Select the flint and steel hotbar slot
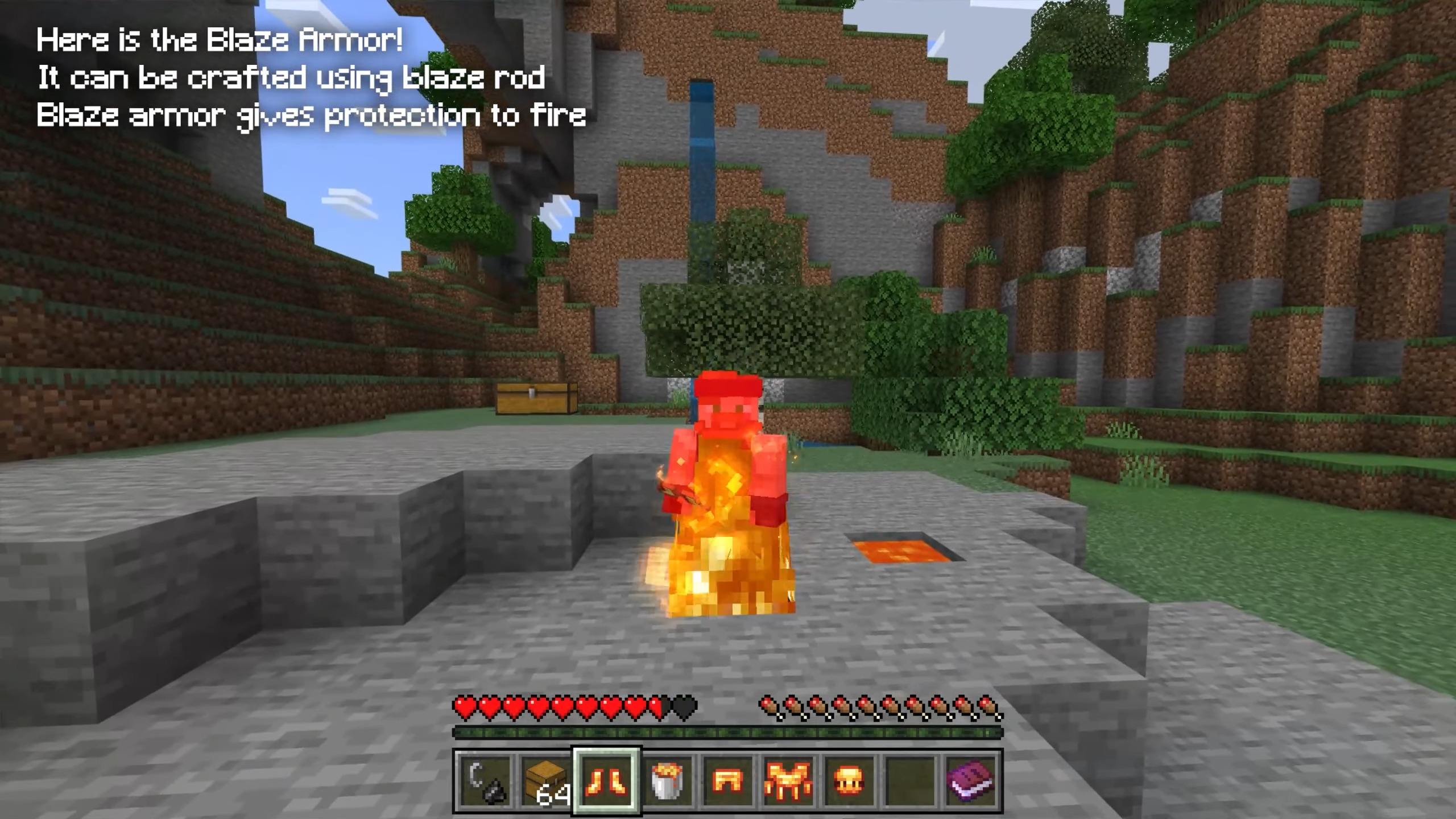 click(485, 781)
